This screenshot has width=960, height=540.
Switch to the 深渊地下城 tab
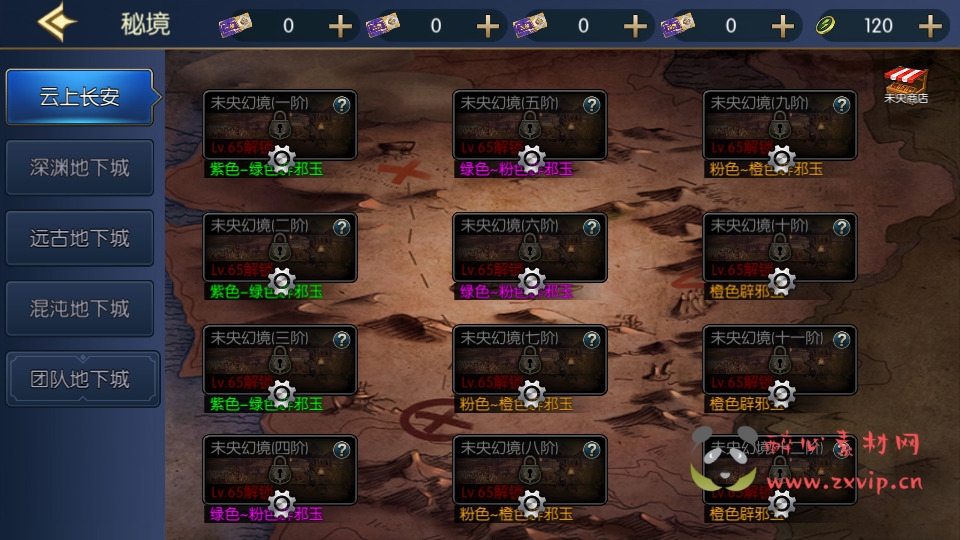click(x=80, y=167)
